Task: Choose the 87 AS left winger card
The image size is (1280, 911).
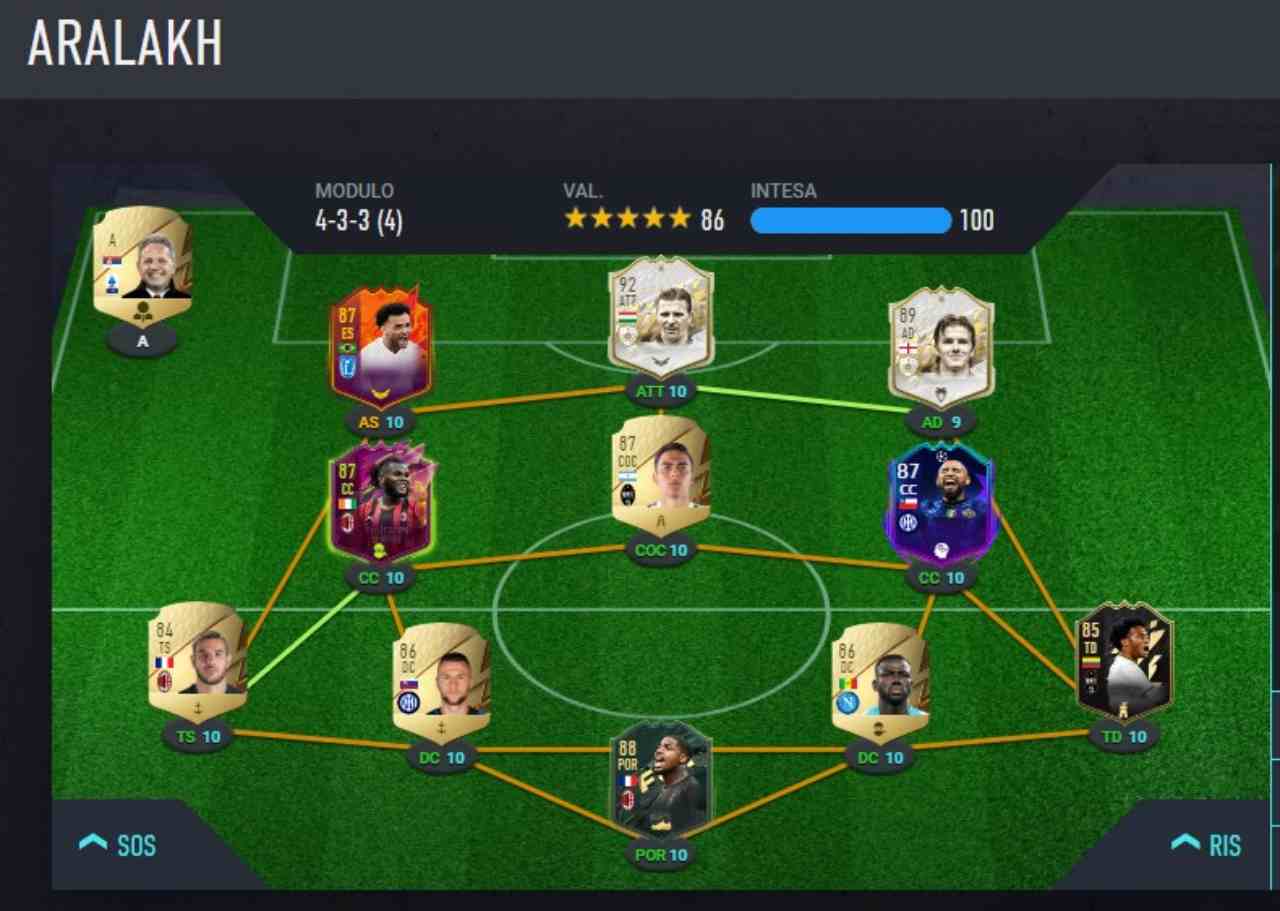Action: tap(380, 346)
